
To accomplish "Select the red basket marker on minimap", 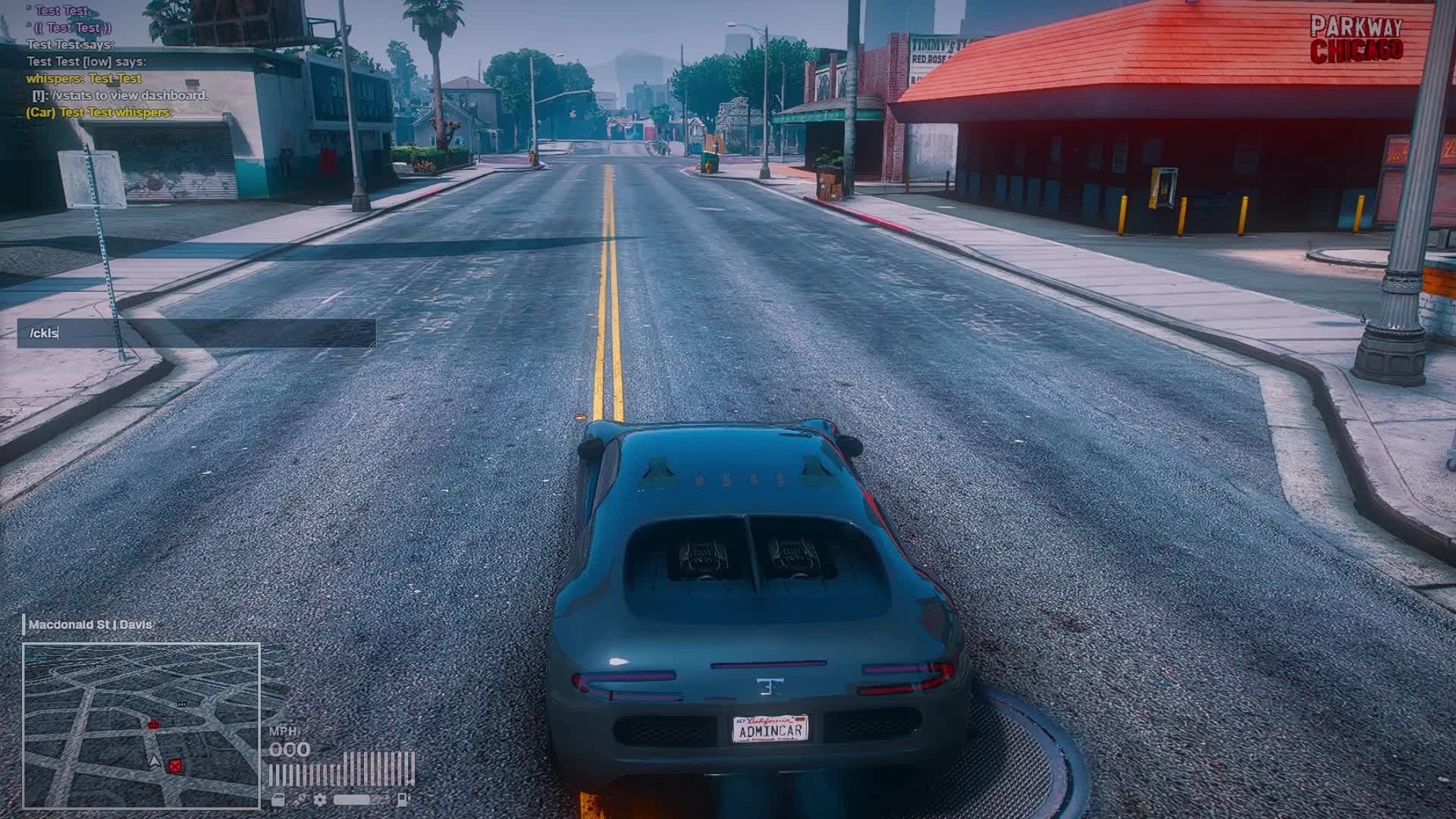I will coord(154,725).
